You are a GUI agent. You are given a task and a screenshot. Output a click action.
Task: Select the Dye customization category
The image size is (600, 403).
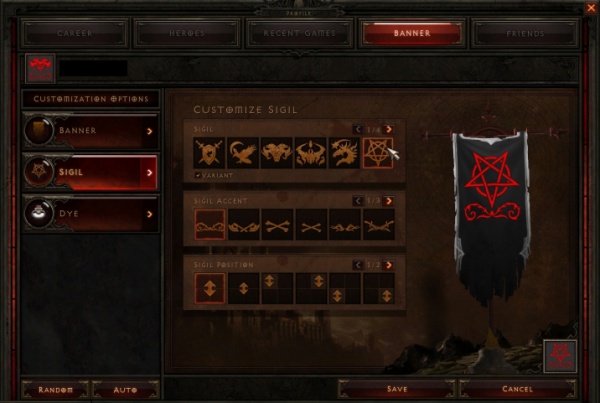pyautogui.click(x=91, y=214)
